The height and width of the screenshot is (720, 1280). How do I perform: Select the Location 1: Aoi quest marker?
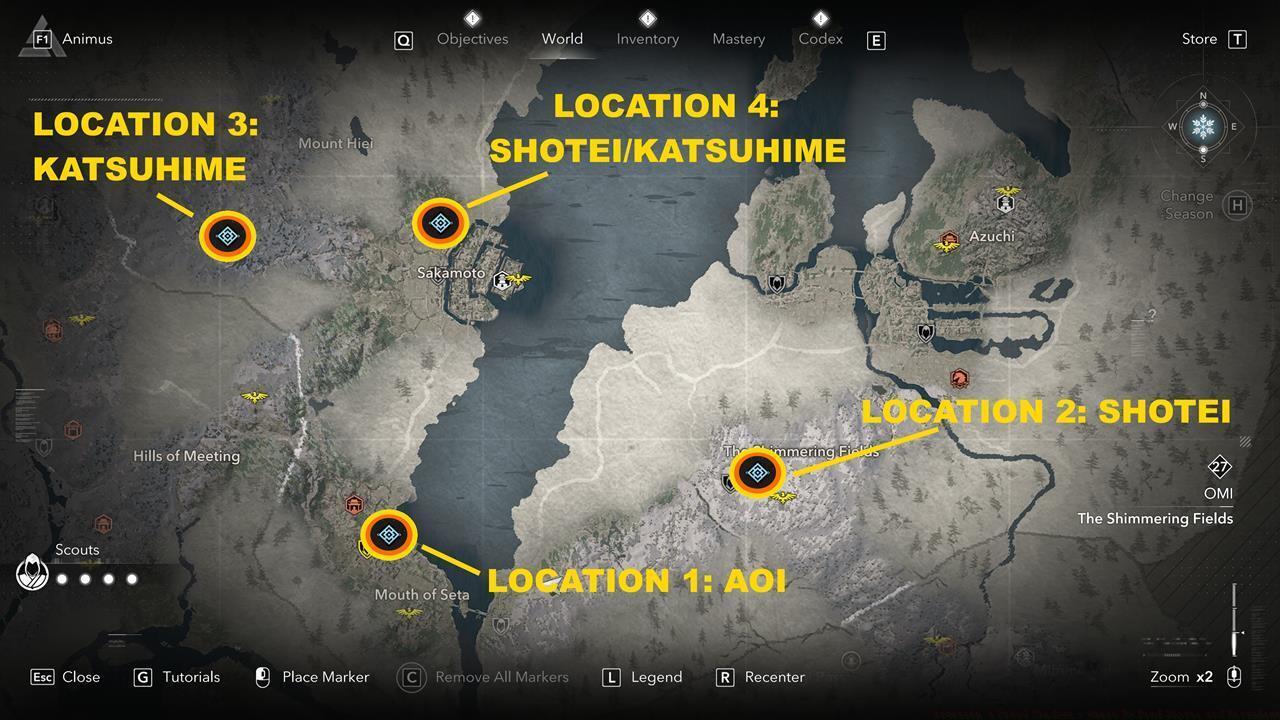388,535
